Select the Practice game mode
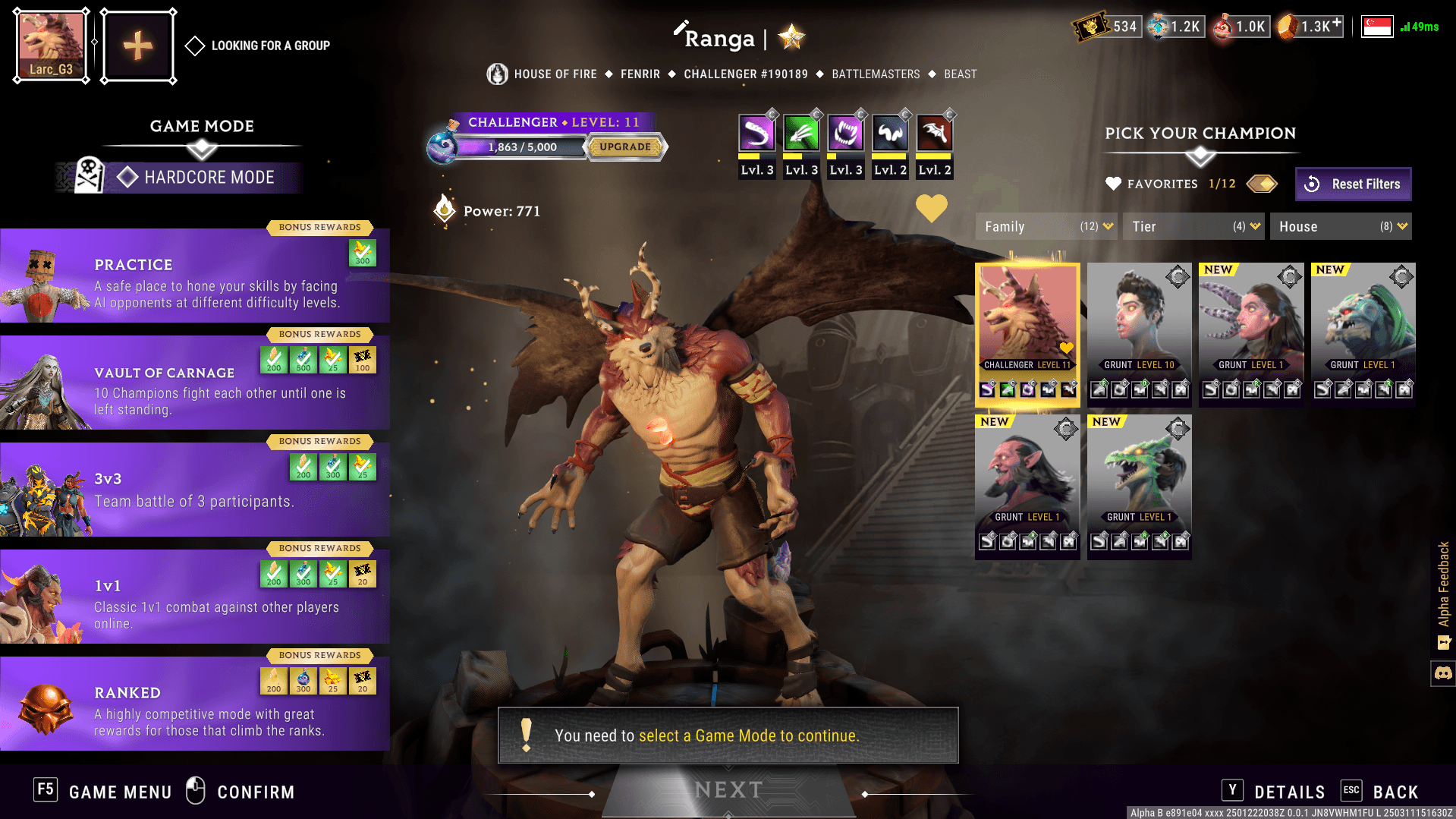Screen dimensions: 1456x819 tap(195, 276)
